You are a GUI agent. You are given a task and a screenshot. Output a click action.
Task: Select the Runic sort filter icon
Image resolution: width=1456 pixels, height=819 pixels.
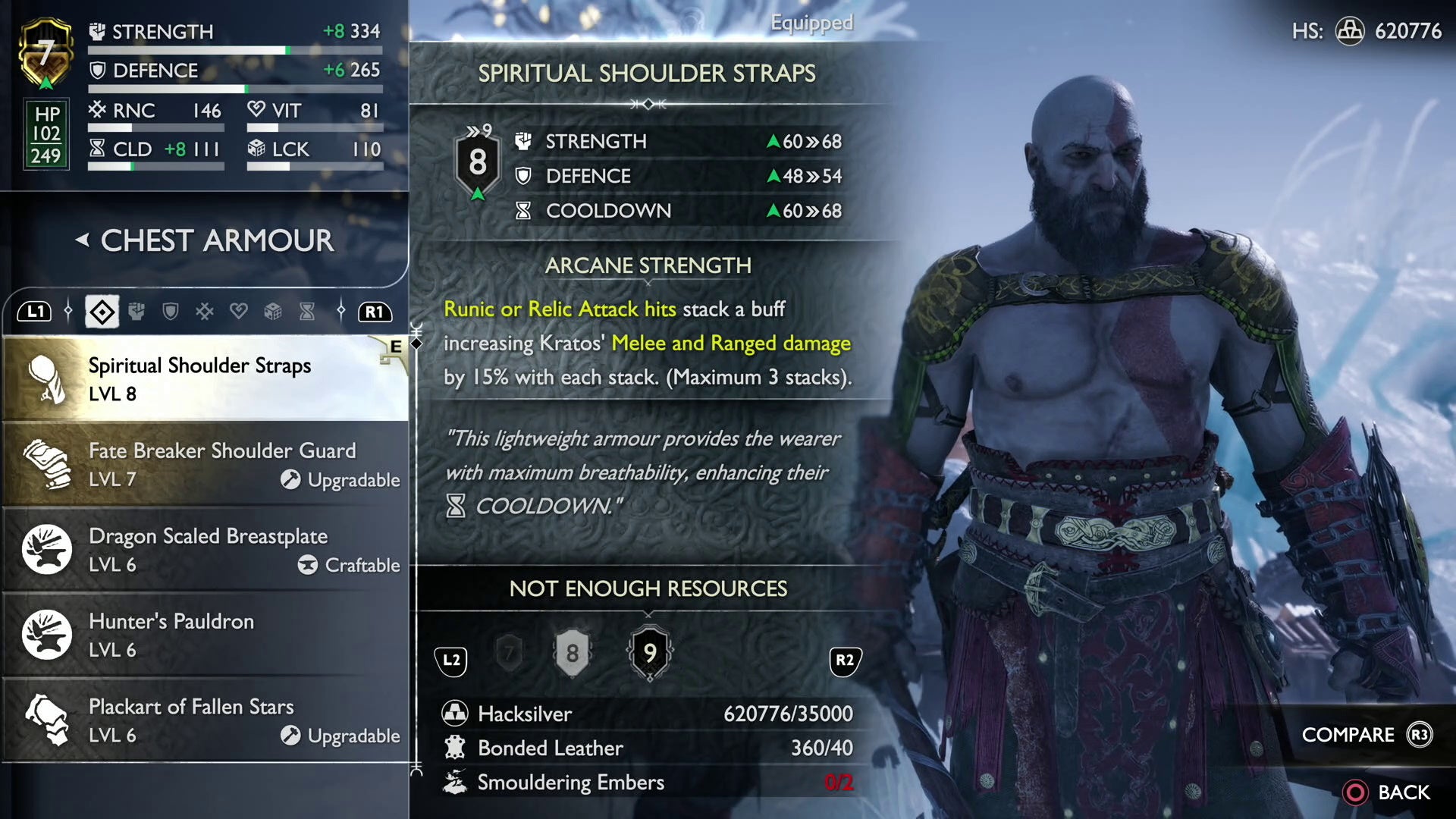click(205, 311)
